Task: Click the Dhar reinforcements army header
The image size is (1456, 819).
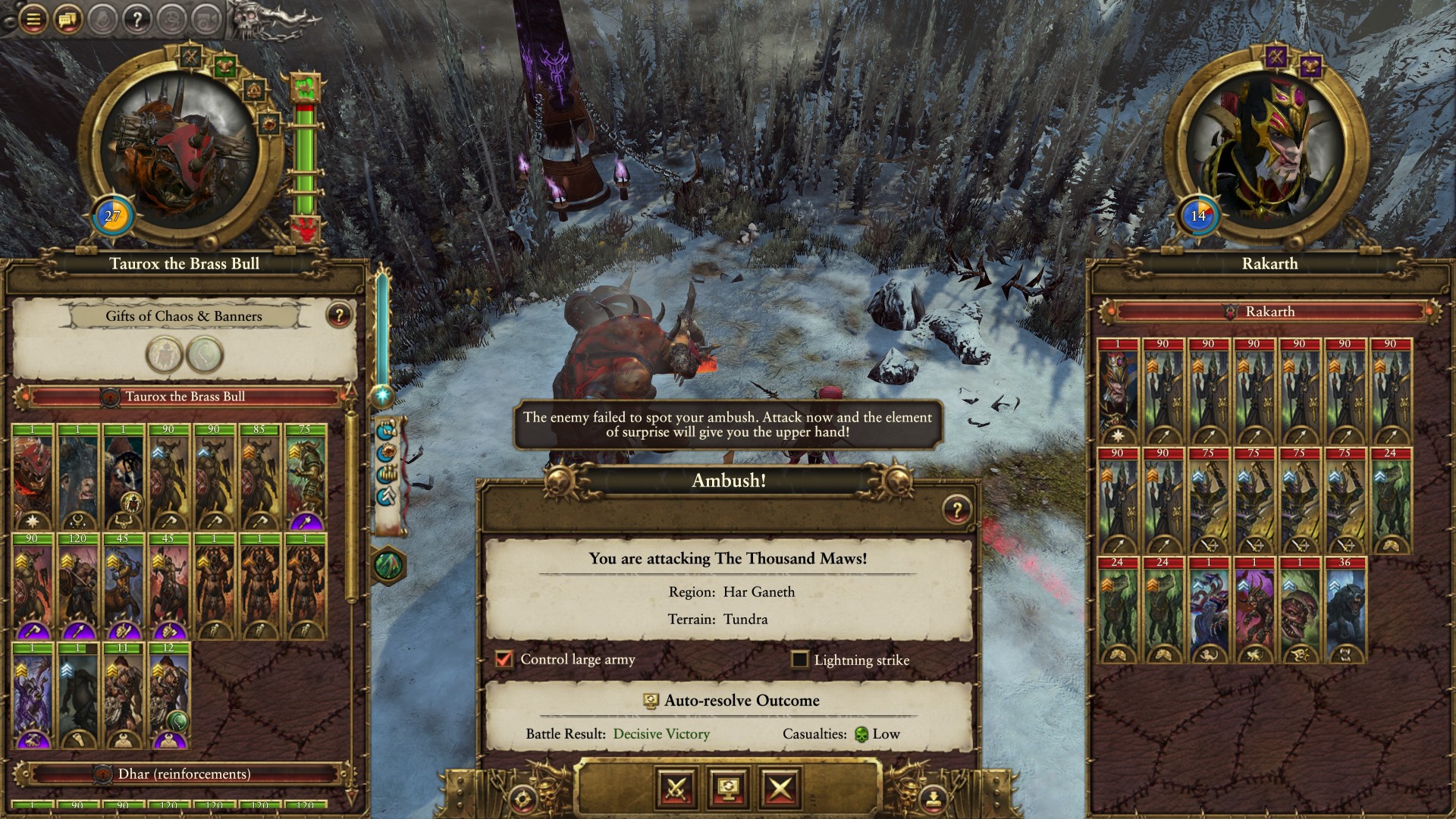Action: pyautogui.click(x=184, y=774)
